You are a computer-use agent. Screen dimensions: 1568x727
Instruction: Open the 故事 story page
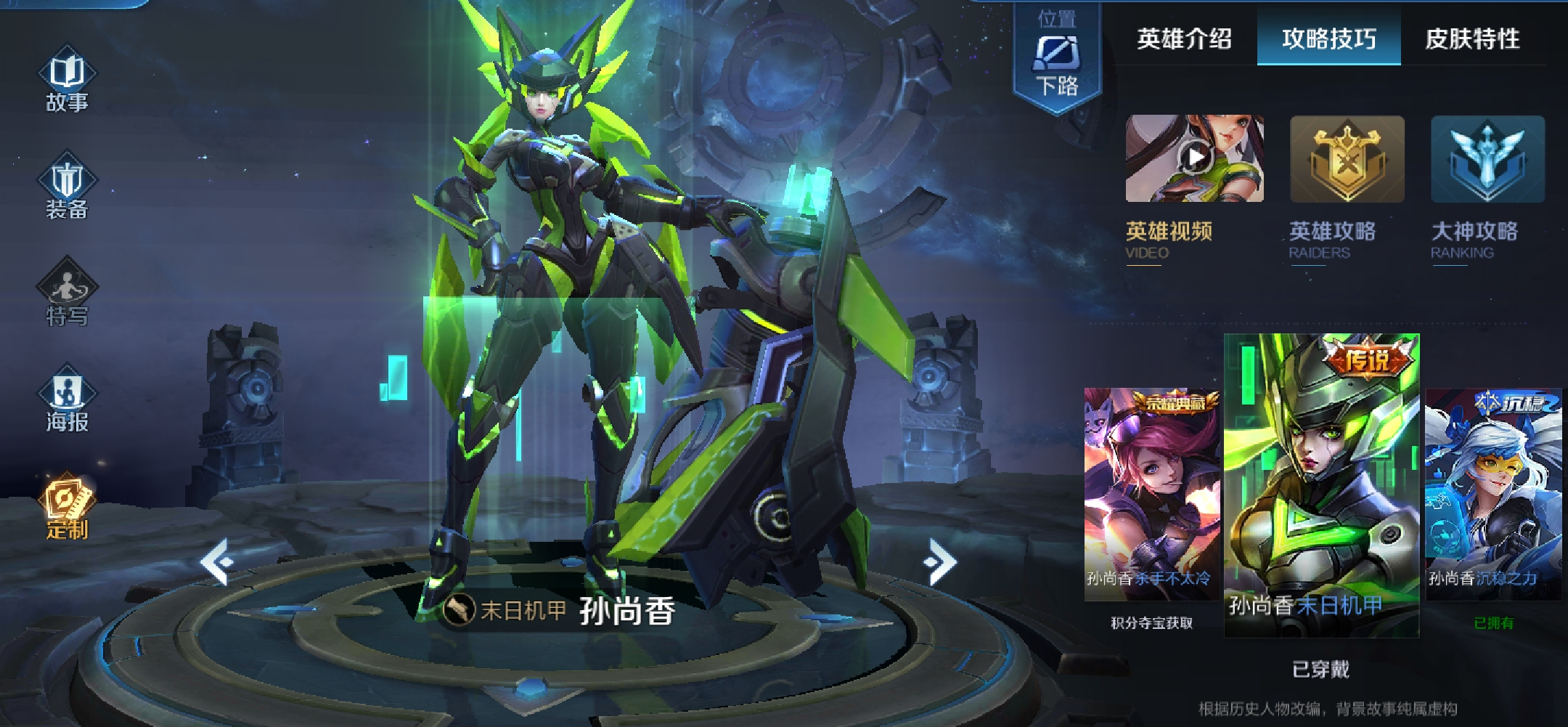(x=67, y=80)
